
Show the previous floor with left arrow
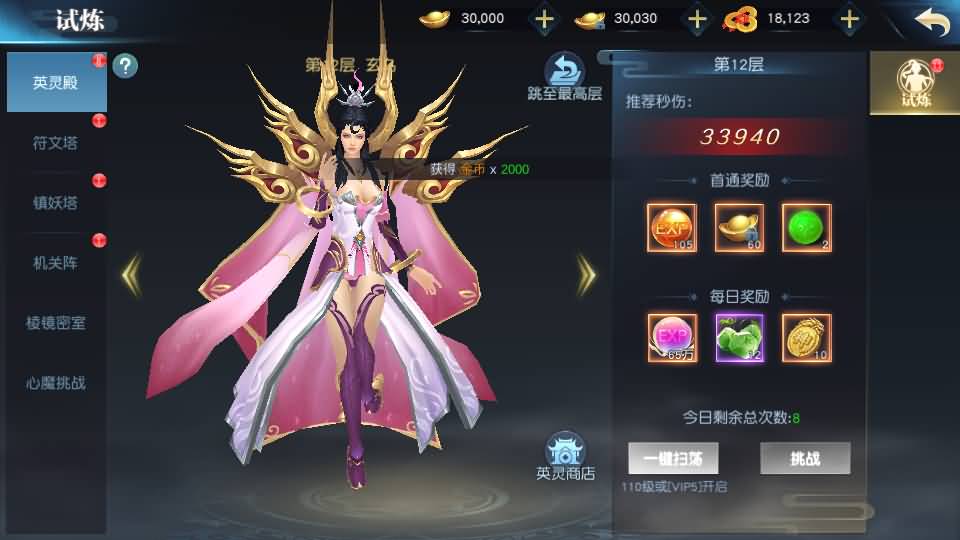click(131, 272)
